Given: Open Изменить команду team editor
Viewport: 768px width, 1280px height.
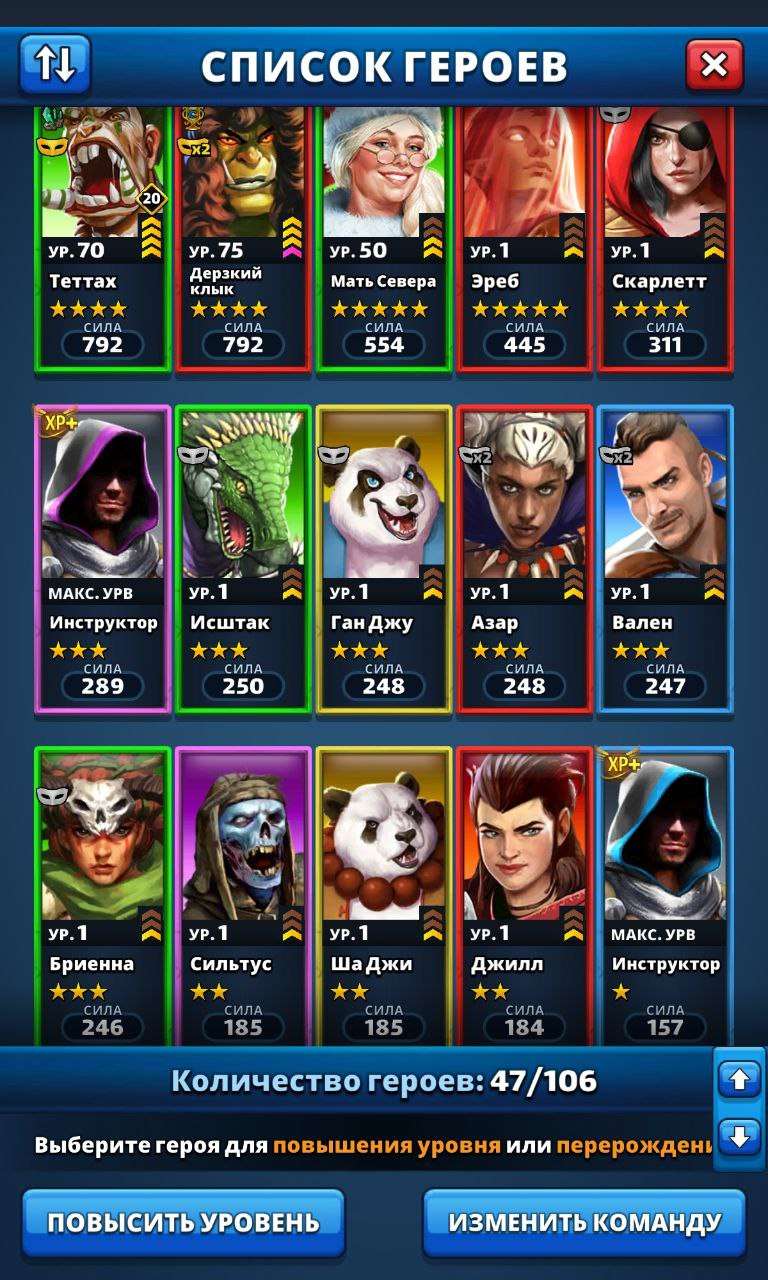Looking at the screenshot, I should [584, 1222].
